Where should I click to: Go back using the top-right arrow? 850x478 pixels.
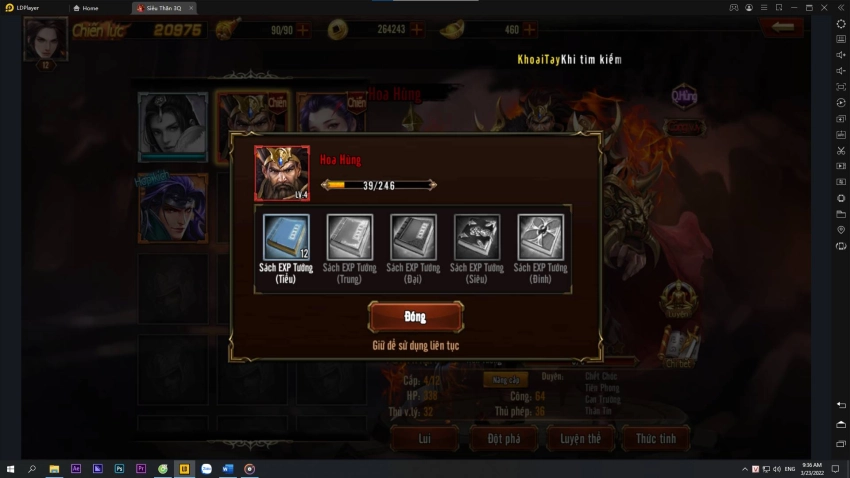[781, 28]
